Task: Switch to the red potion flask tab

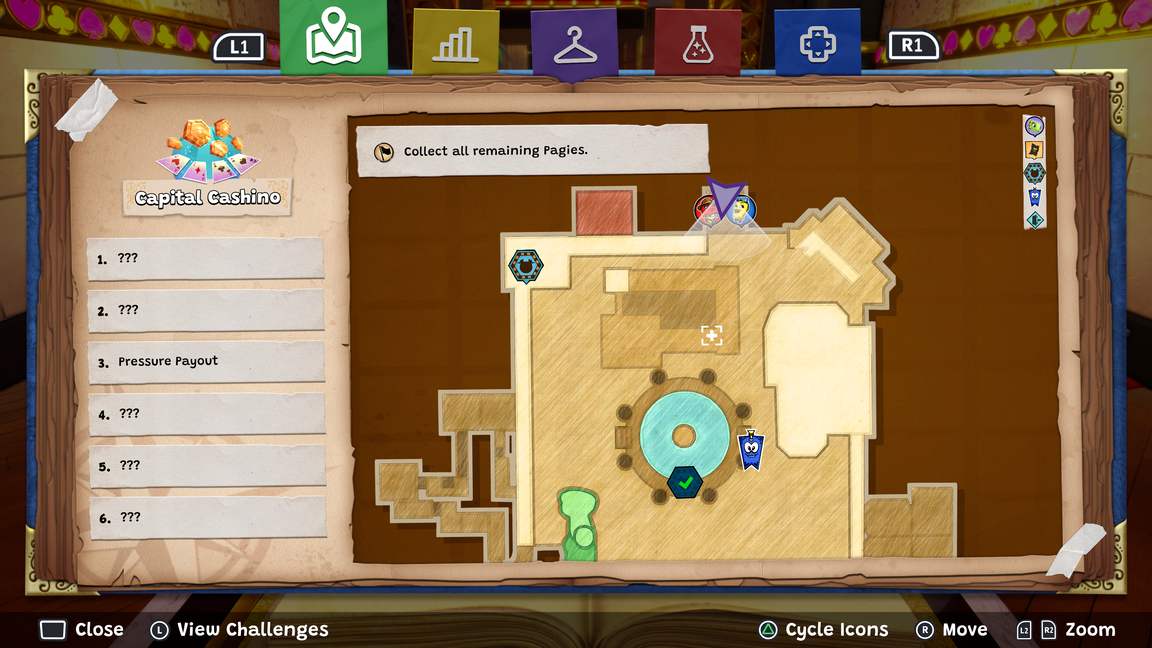Action: pyautogui.click(x=697, y=43)
